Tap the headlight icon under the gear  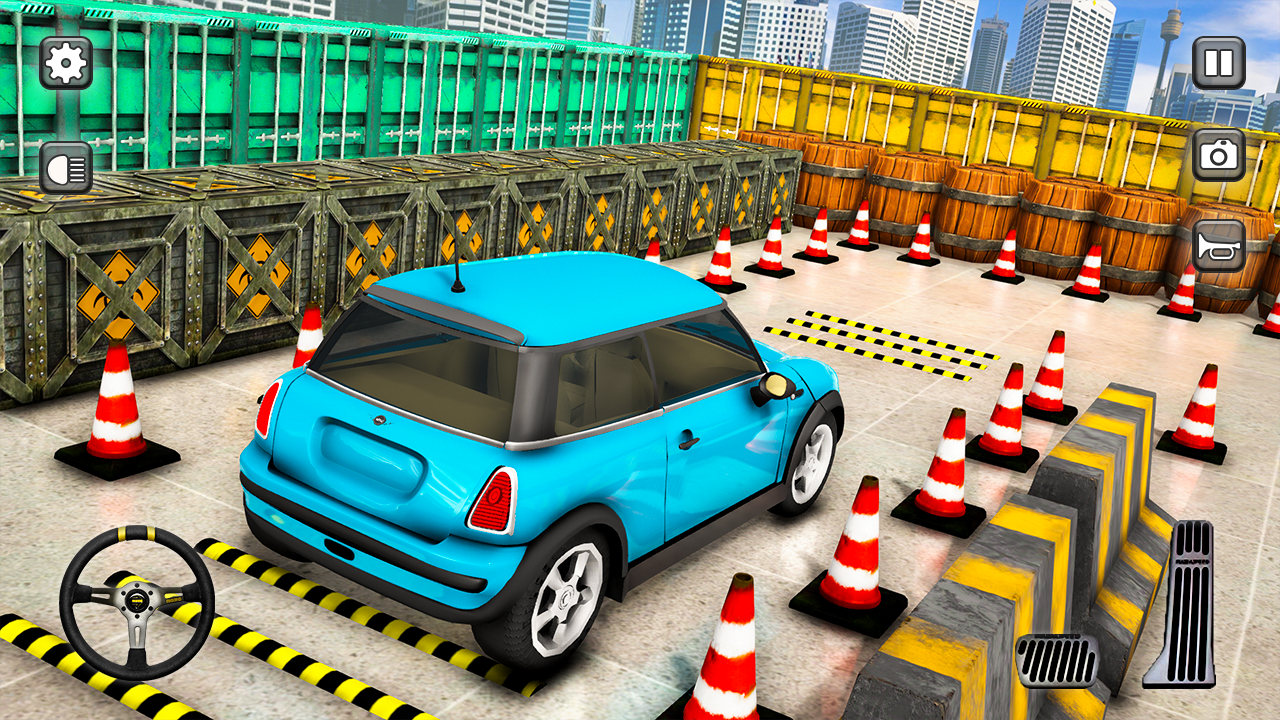pyautogui.click(x=64, y=164)
